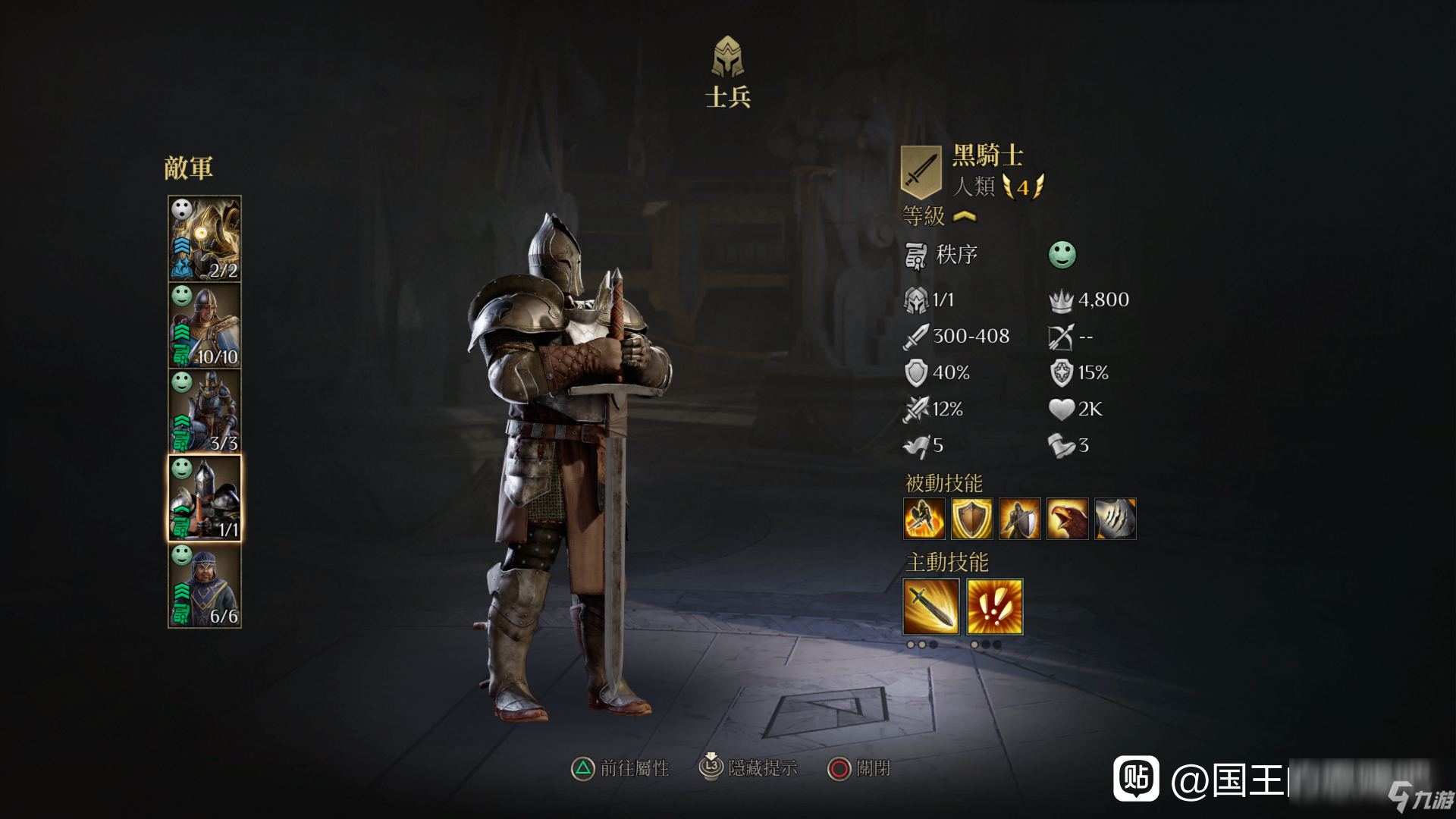
Task: Click the green smiley morale icon beside 秩序
Action: coord(1062,255)
